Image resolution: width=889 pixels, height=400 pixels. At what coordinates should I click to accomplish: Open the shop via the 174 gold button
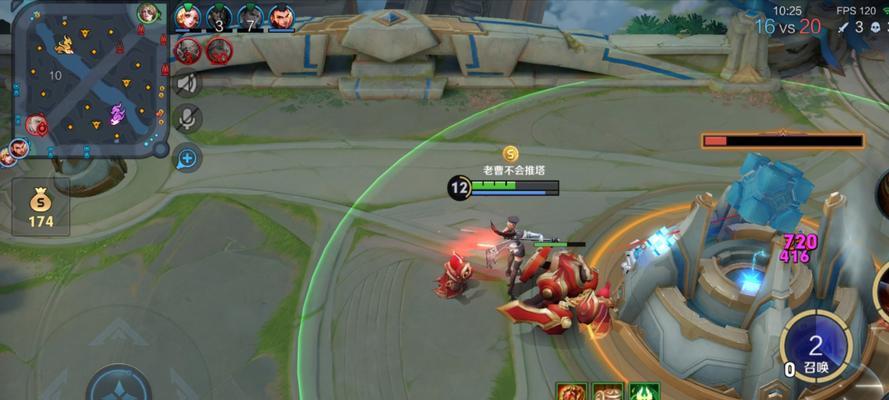41,208
